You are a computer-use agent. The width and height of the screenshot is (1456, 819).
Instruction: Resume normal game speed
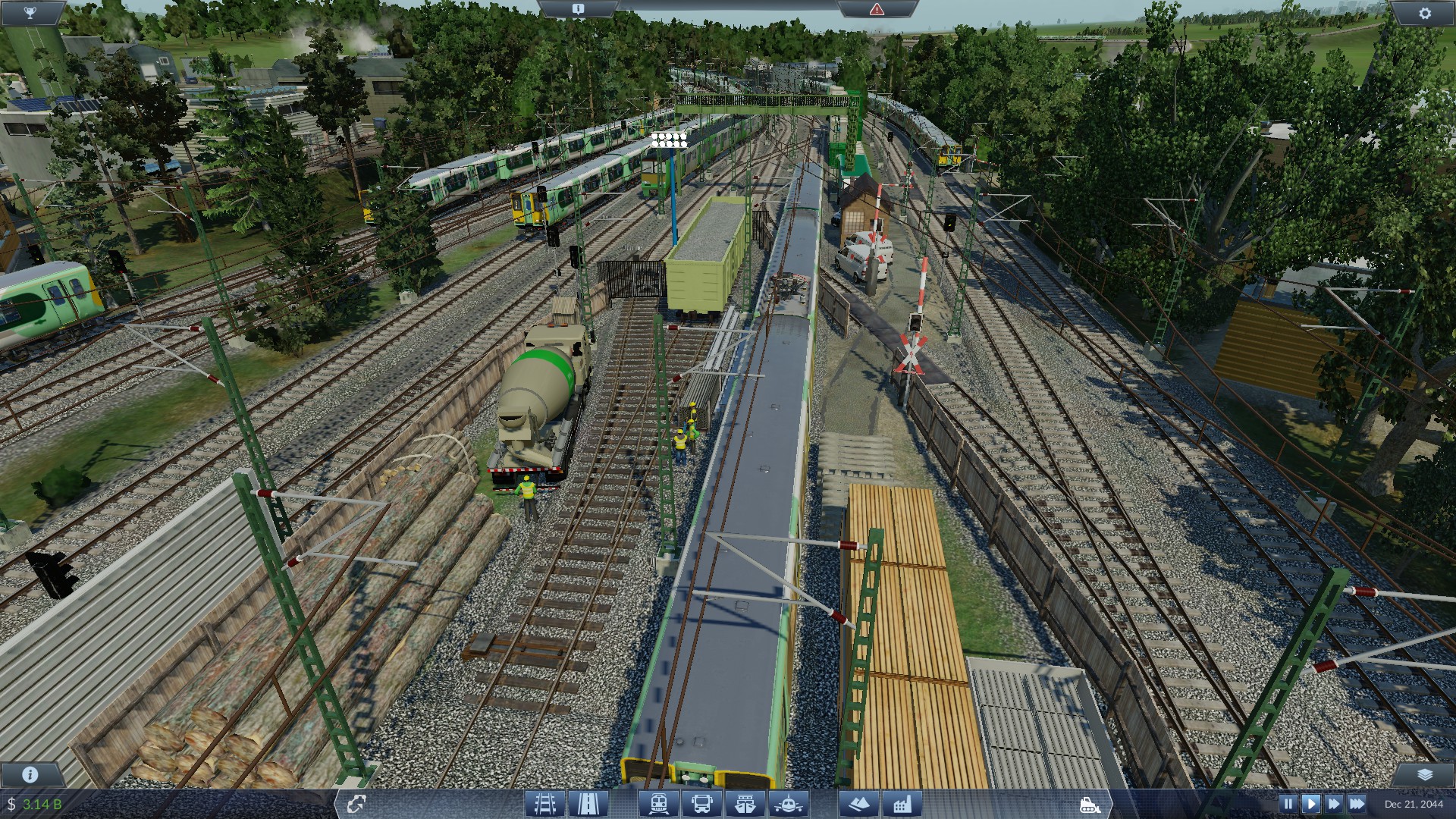1310,803
